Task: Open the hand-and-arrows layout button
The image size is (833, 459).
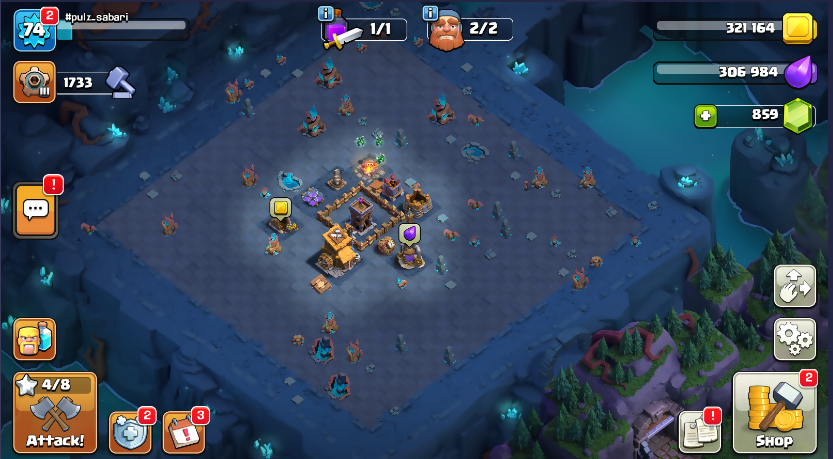Action: [x=795, y=286]
